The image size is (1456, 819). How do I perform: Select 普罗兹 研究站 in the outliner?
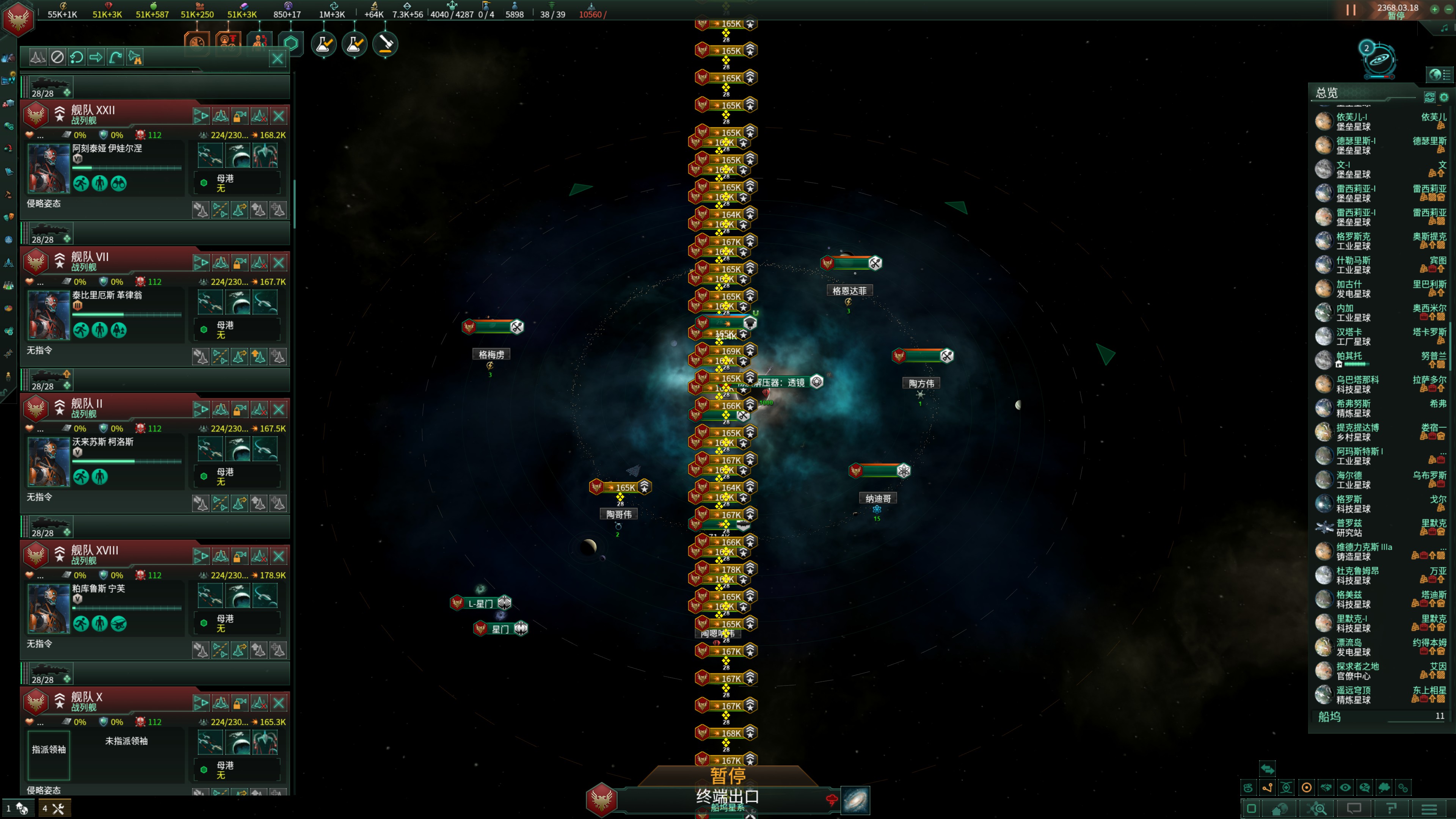click(x=1349, y=527)
